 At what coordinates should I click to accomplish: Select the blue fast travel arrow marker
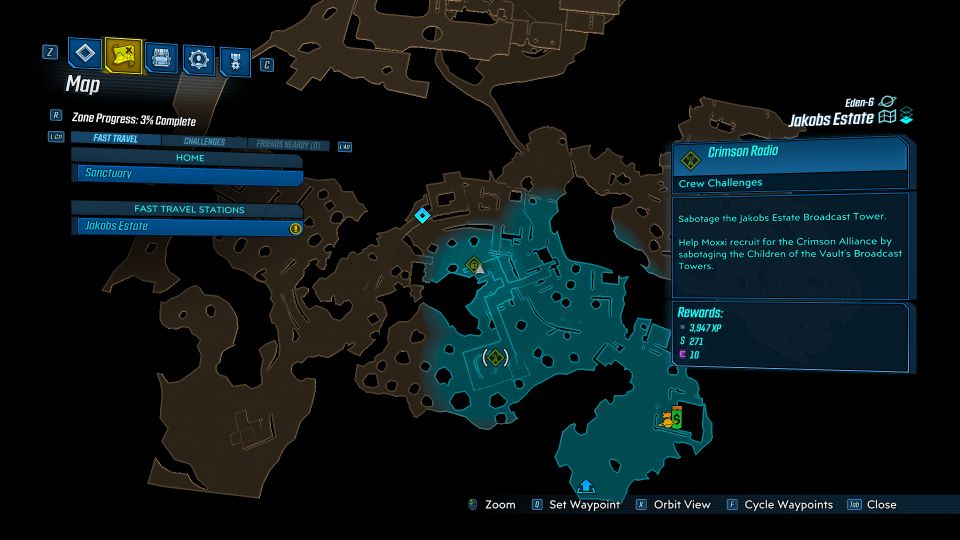[x=586, y=486]
